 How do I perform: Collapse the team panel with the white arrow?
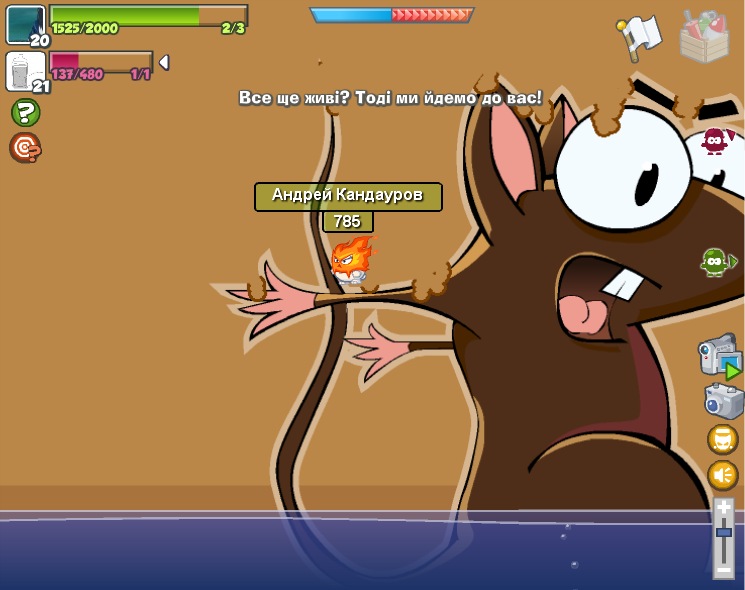(x=164, y=62)
